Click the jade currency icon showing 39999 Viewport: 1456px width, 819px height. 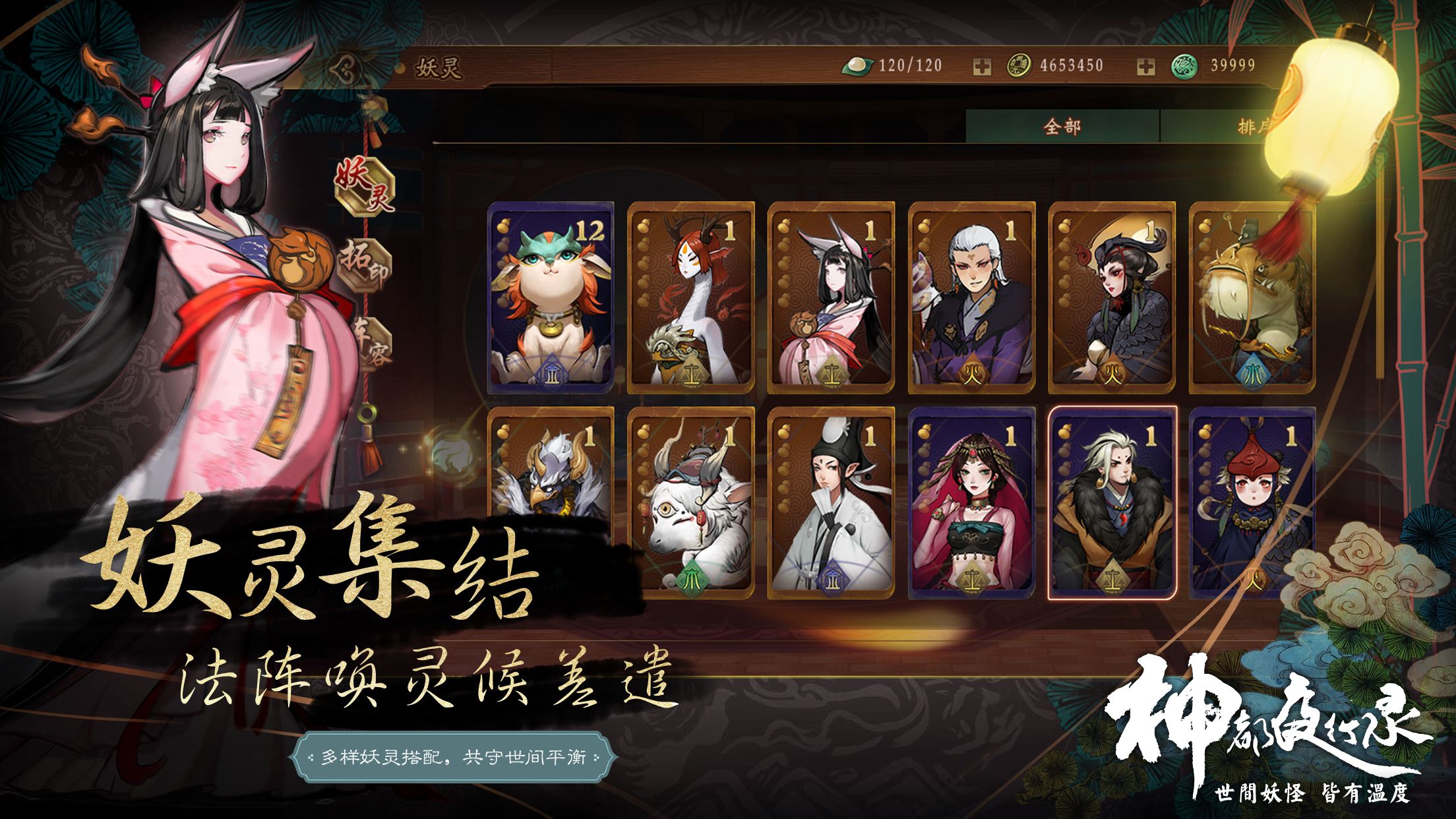tap(1184, 66)
